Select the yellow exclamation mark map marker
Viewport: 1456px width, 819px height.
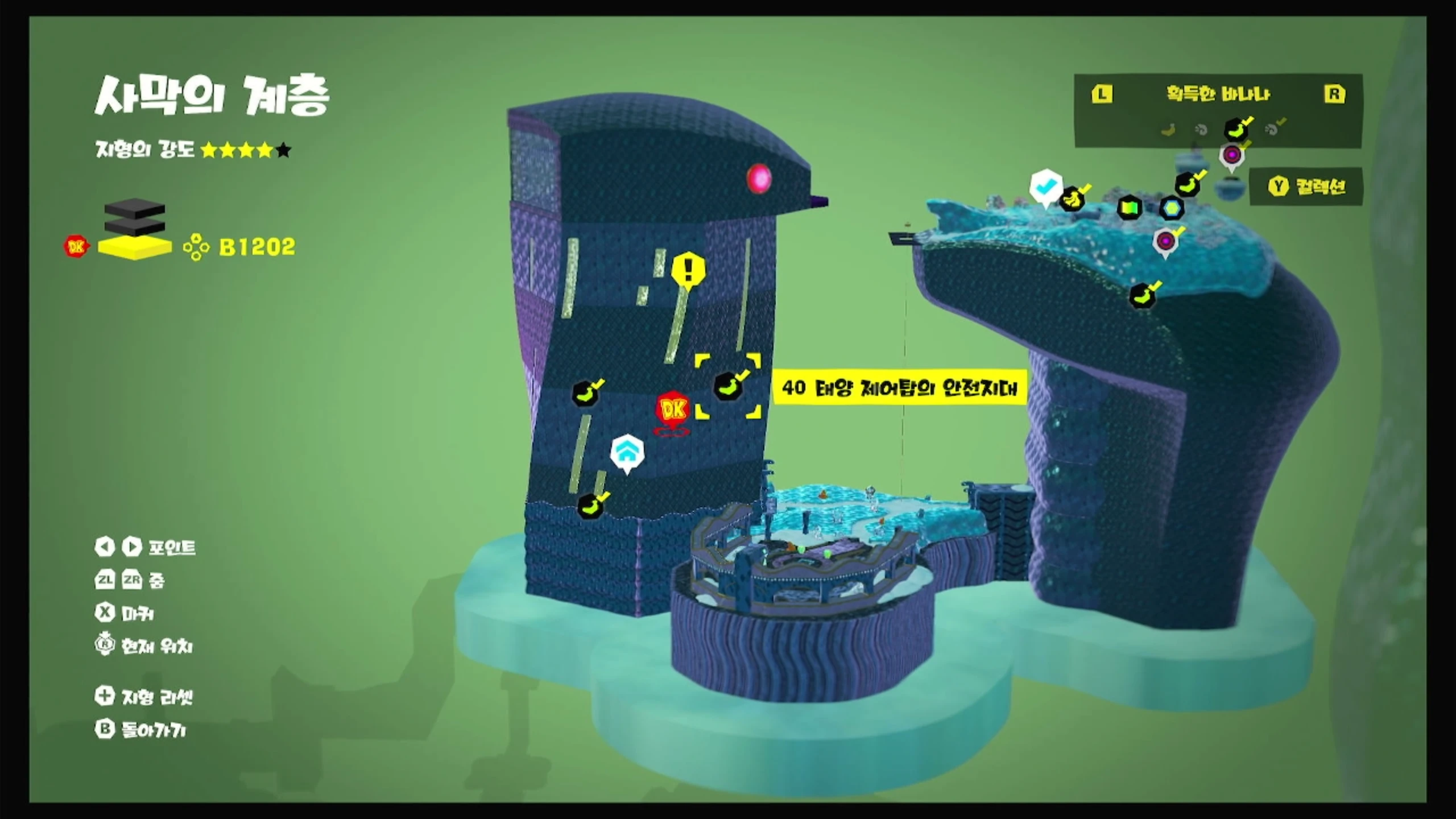(688, 270)
